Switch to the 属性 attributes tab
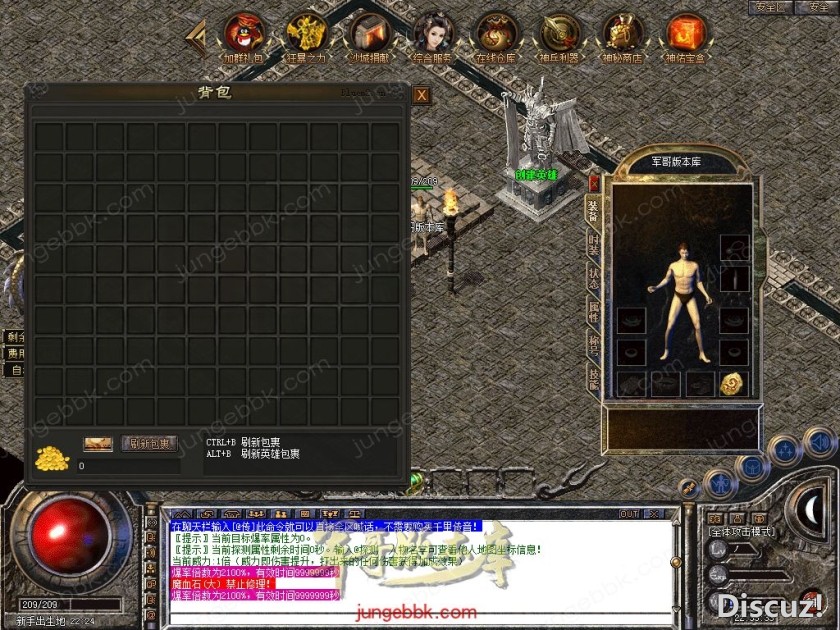The height and width of the screenshot is (630, 840). click(593, 311)
